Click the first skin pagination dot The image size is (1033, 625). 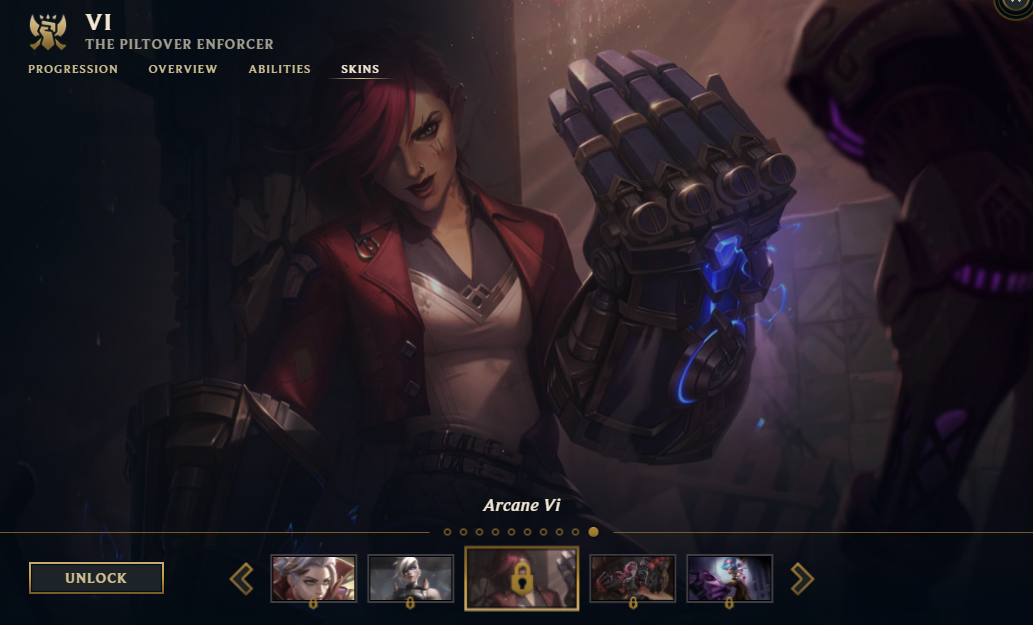pyautogui.click(x=447, y=532)
